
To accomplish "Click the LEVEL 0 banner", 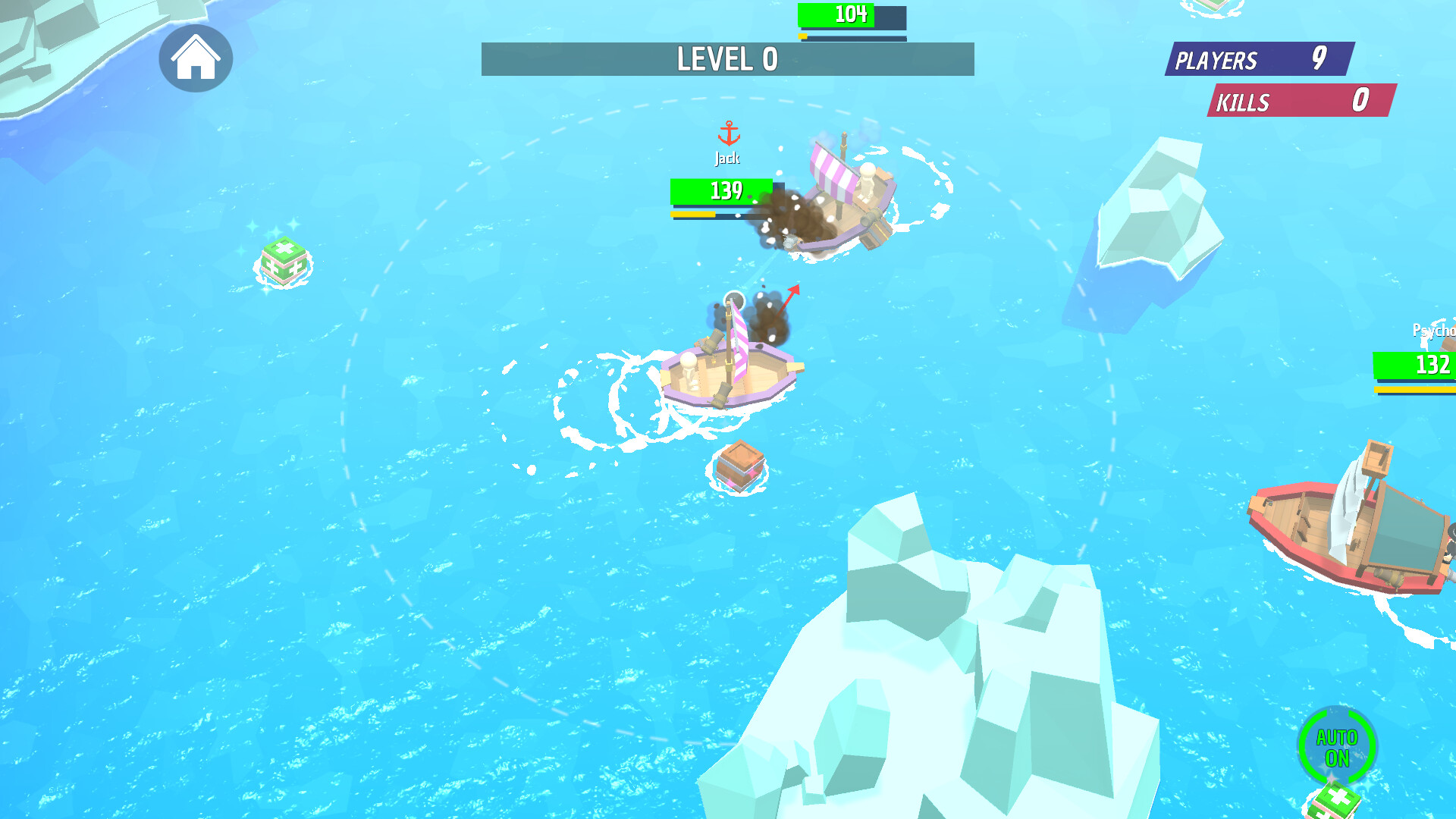I will click(726, 61).
